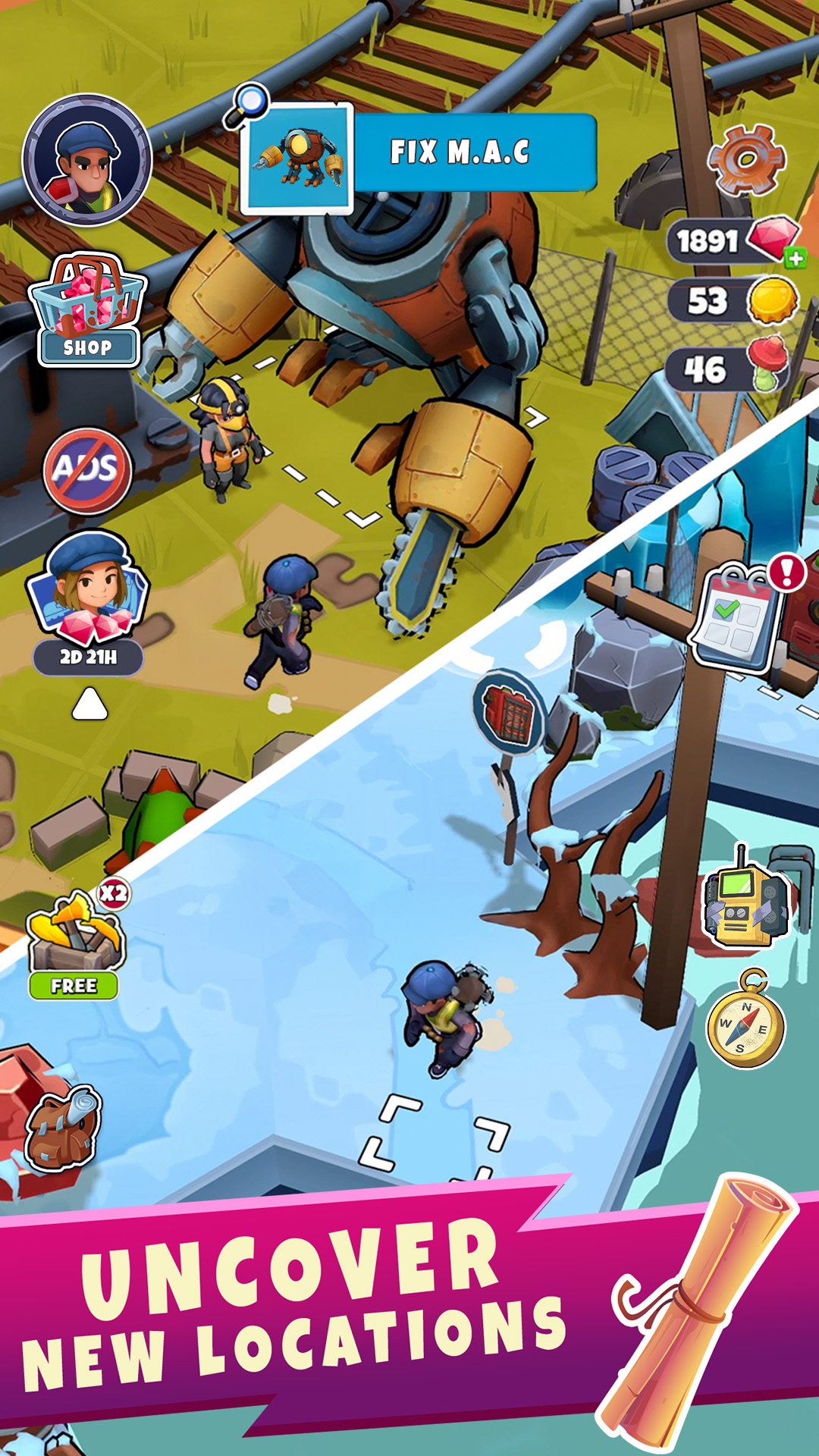Open the compass map
819x1456 pixels.
coord(745,1022)
